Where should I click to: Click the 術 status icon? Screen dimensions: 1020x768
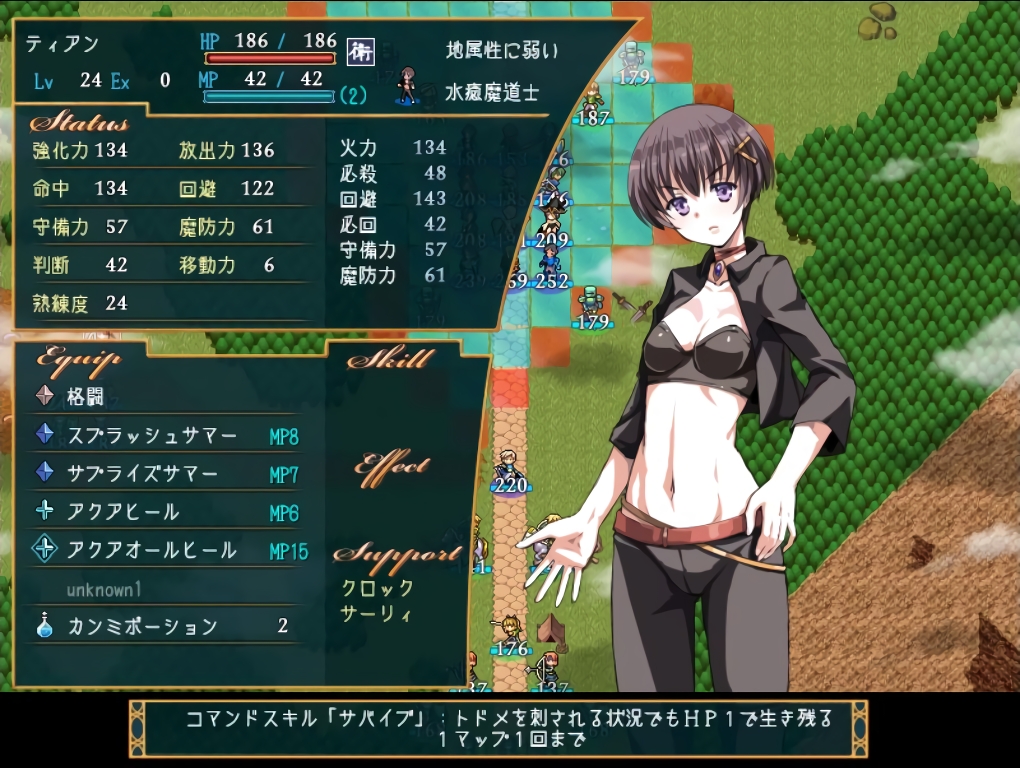point(360,52)
